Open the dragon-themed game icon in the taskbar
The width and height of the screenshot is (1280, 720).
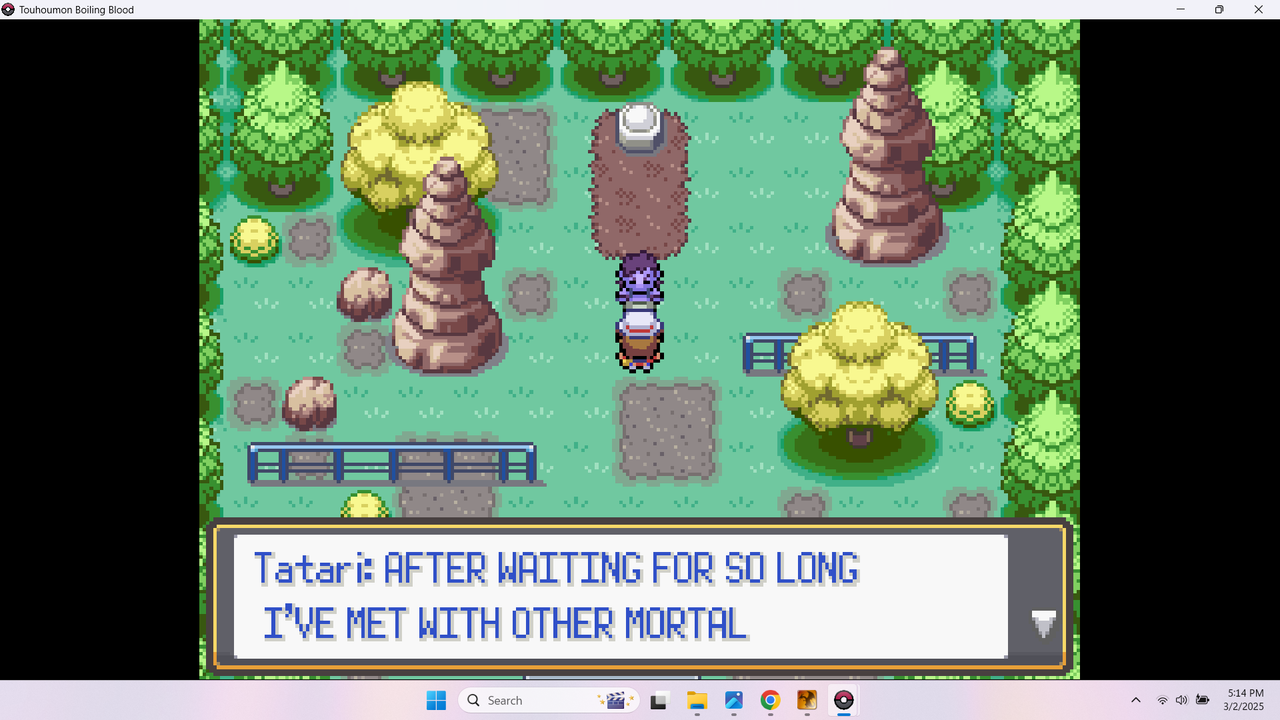(806, 700)
